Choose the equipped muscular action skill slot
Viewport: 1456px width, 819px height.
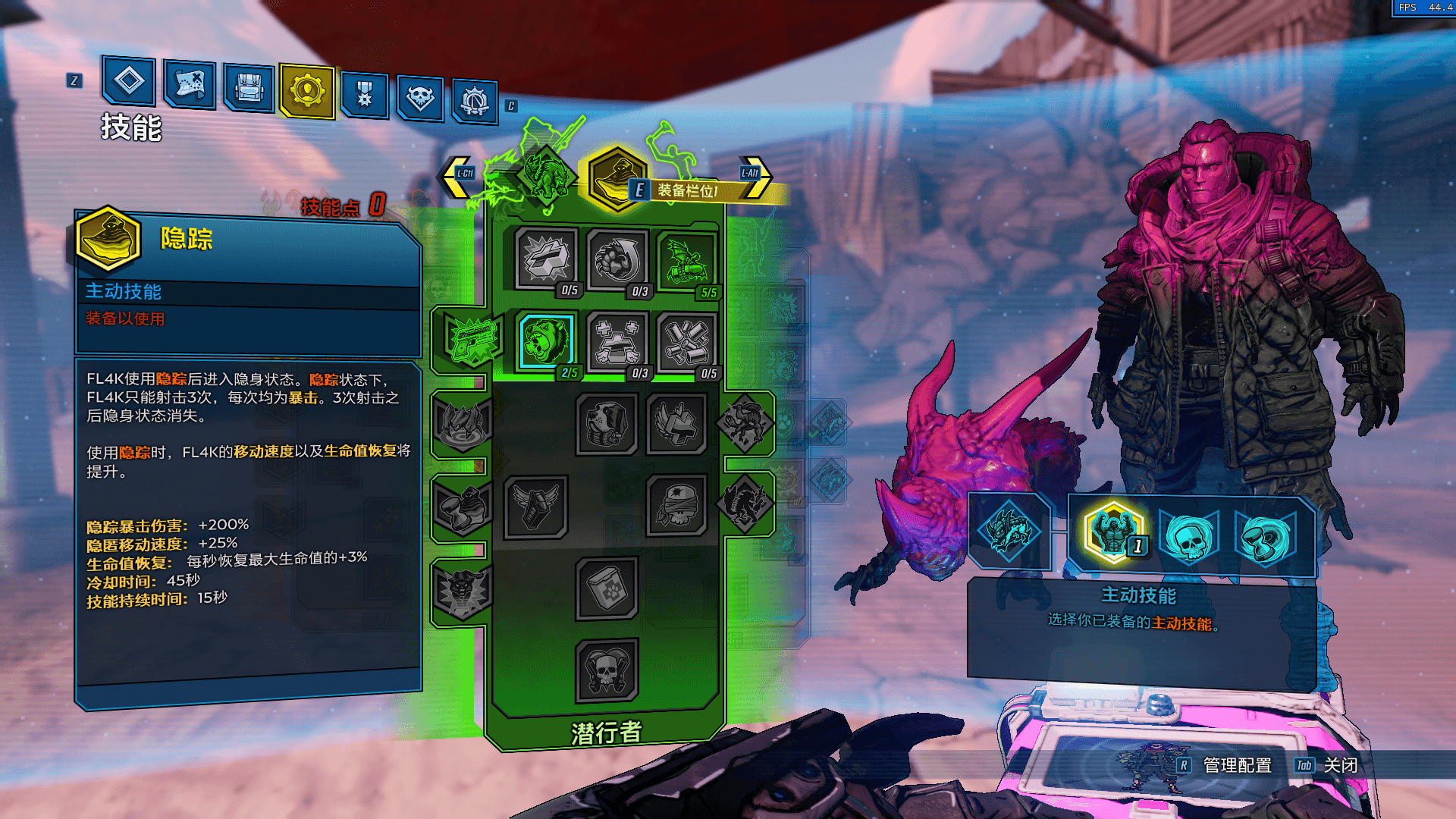(x=1112, y=532)
